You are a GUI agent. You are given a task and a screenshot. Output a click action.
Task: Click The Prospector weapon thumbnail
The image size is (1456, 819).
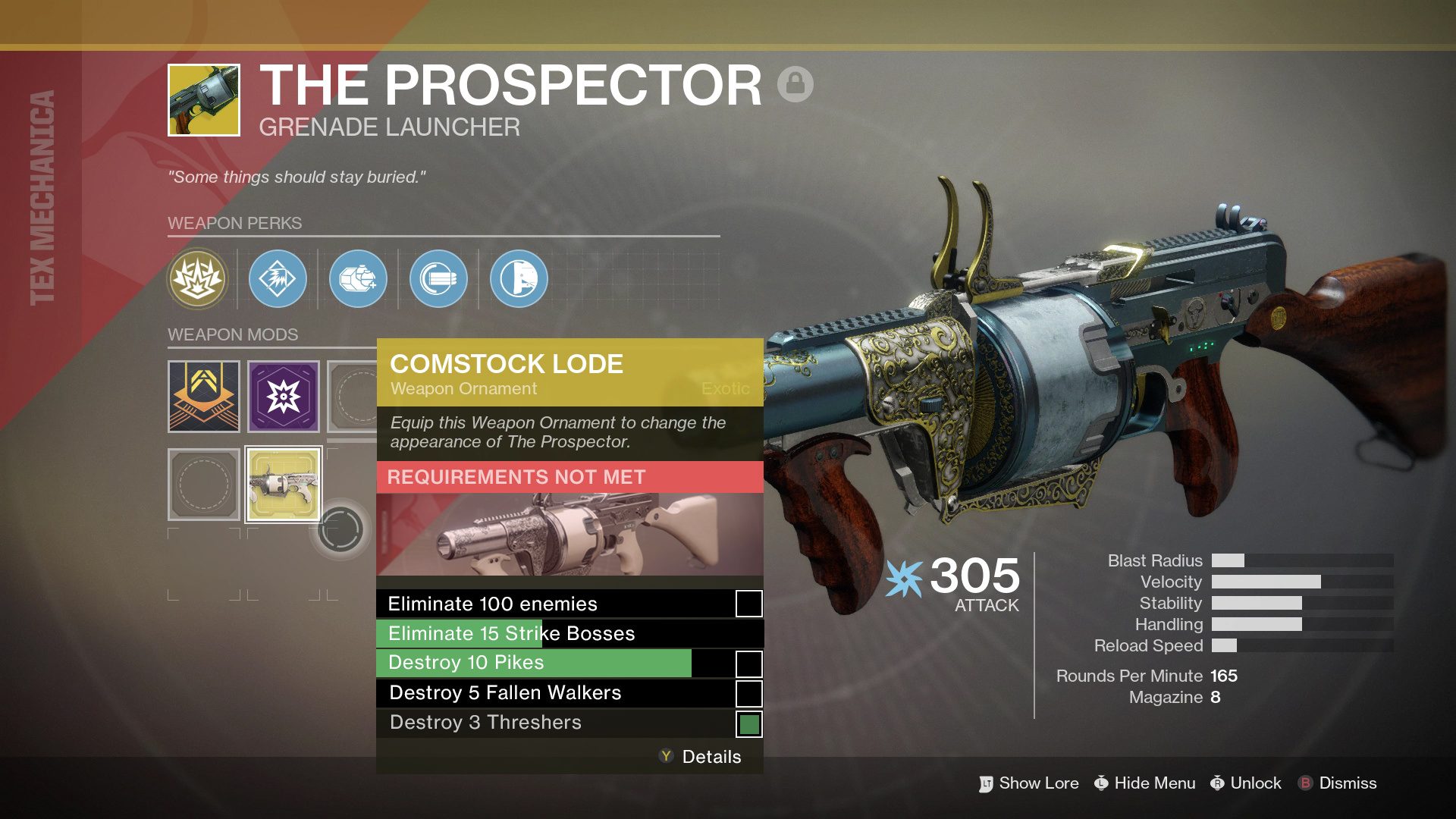point(204,100)
